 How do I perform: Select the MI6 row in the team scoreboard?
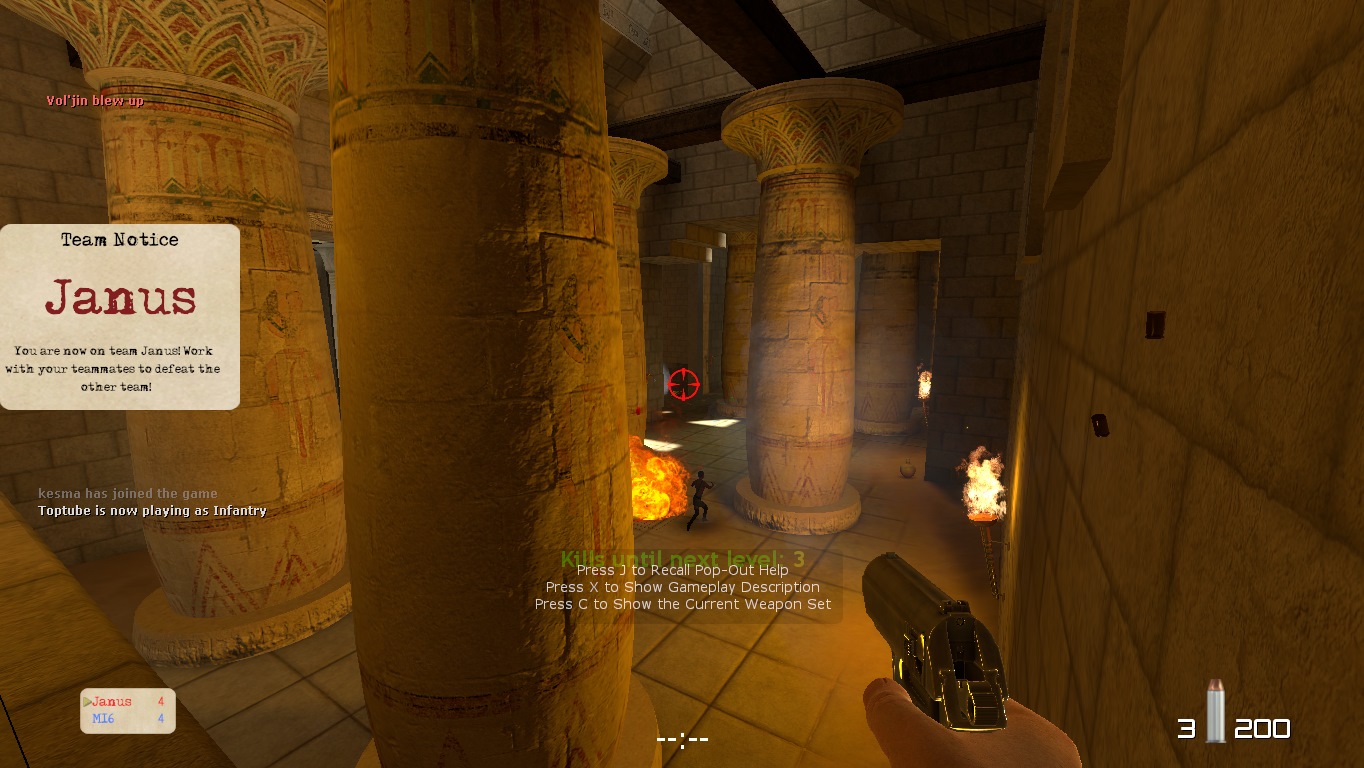click(127, 718)
